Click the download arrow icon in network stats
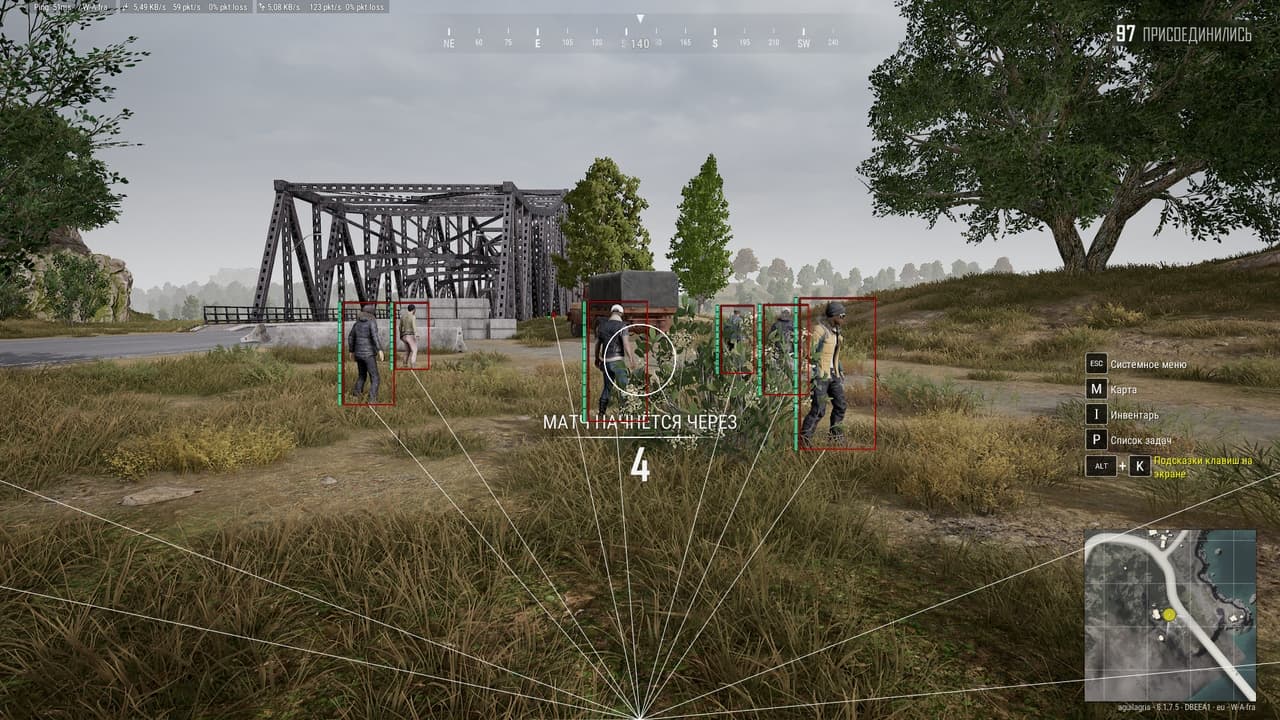This screenshot has height=720, width=1280. point(123,7)
